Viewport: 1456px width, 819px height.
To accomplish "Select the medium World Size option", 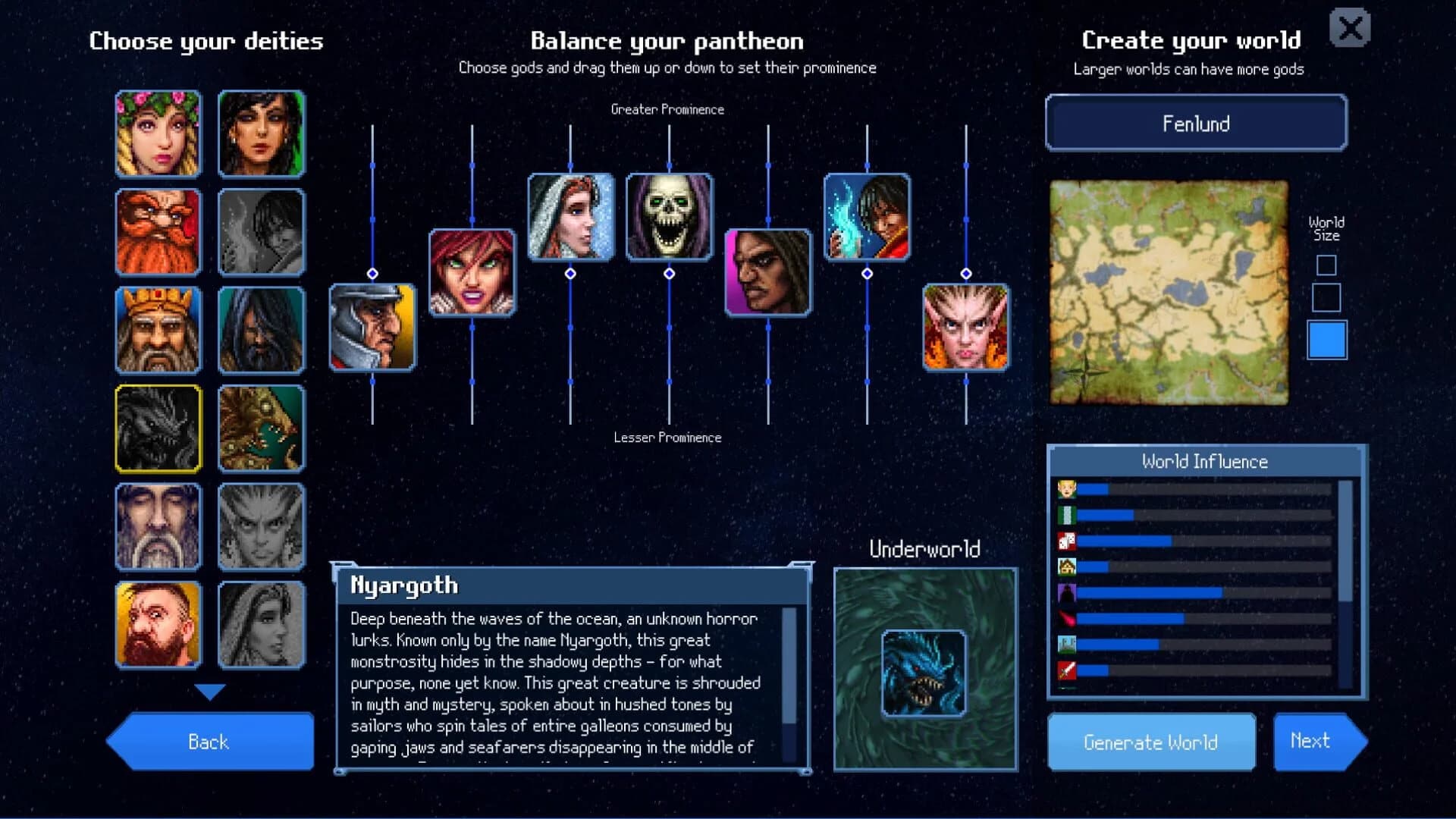I will point(1326,300).
